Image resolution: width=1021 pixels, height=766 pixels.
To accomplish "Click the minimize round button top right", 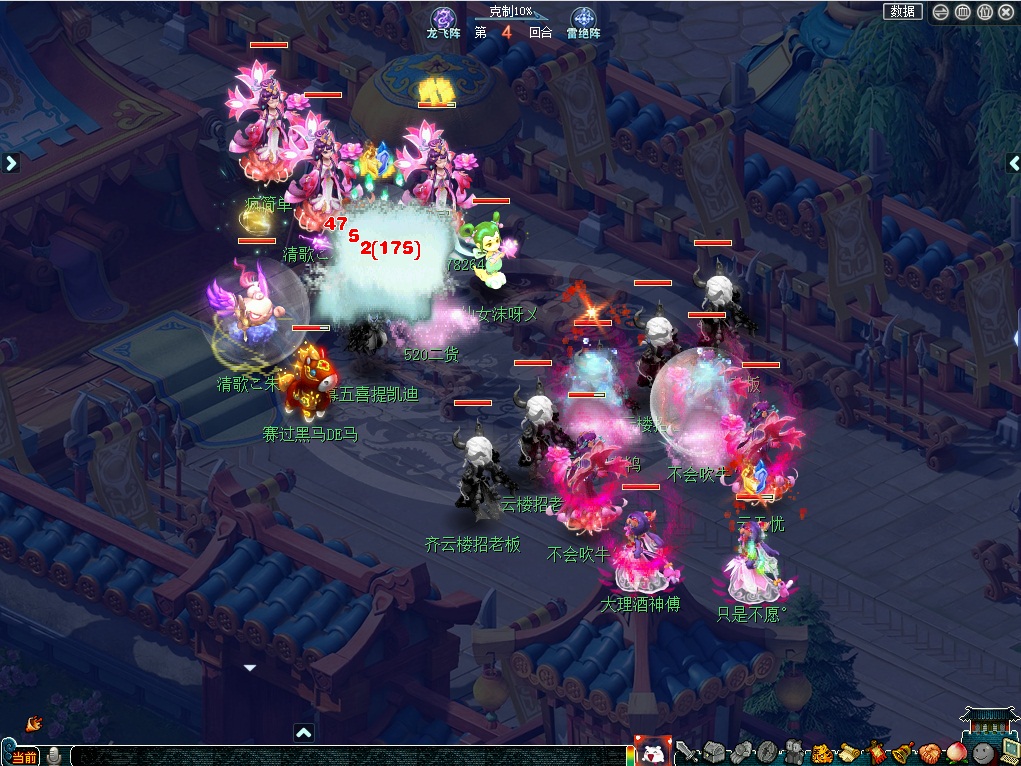I will (940, 12).
